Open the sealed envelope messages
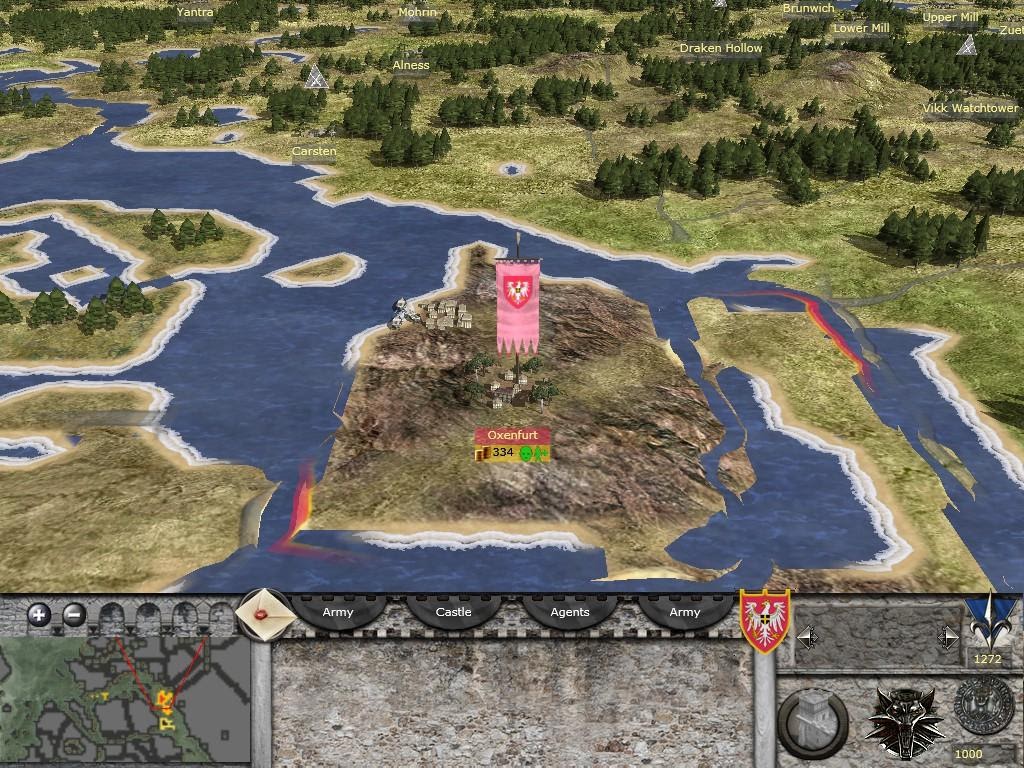This screenshot has width=1024, height=768. (265, 613)
